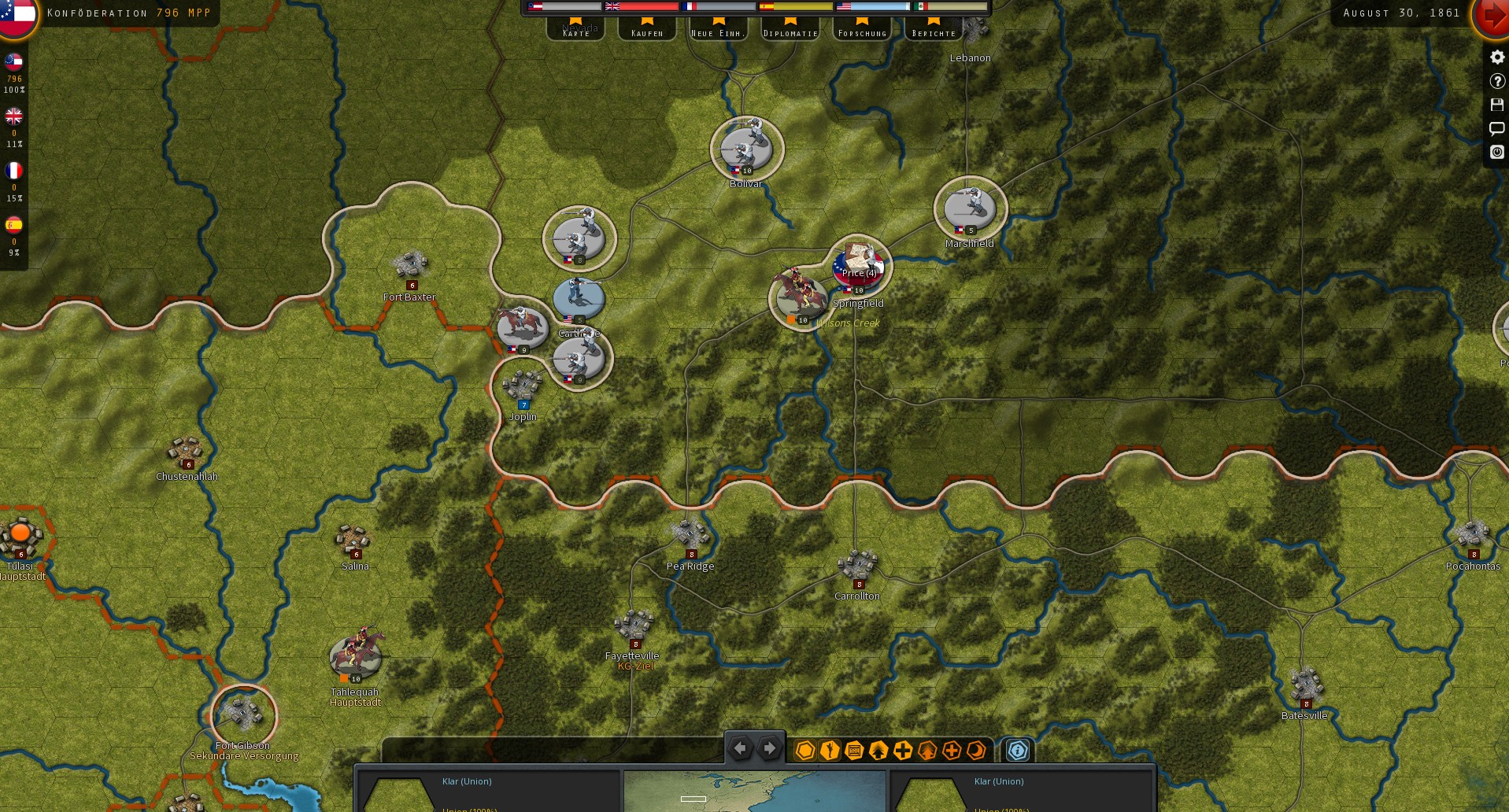This screenshot has width=1509, height=812.
Task: Open the blue info hex icon
Action: coord(1017,751)
